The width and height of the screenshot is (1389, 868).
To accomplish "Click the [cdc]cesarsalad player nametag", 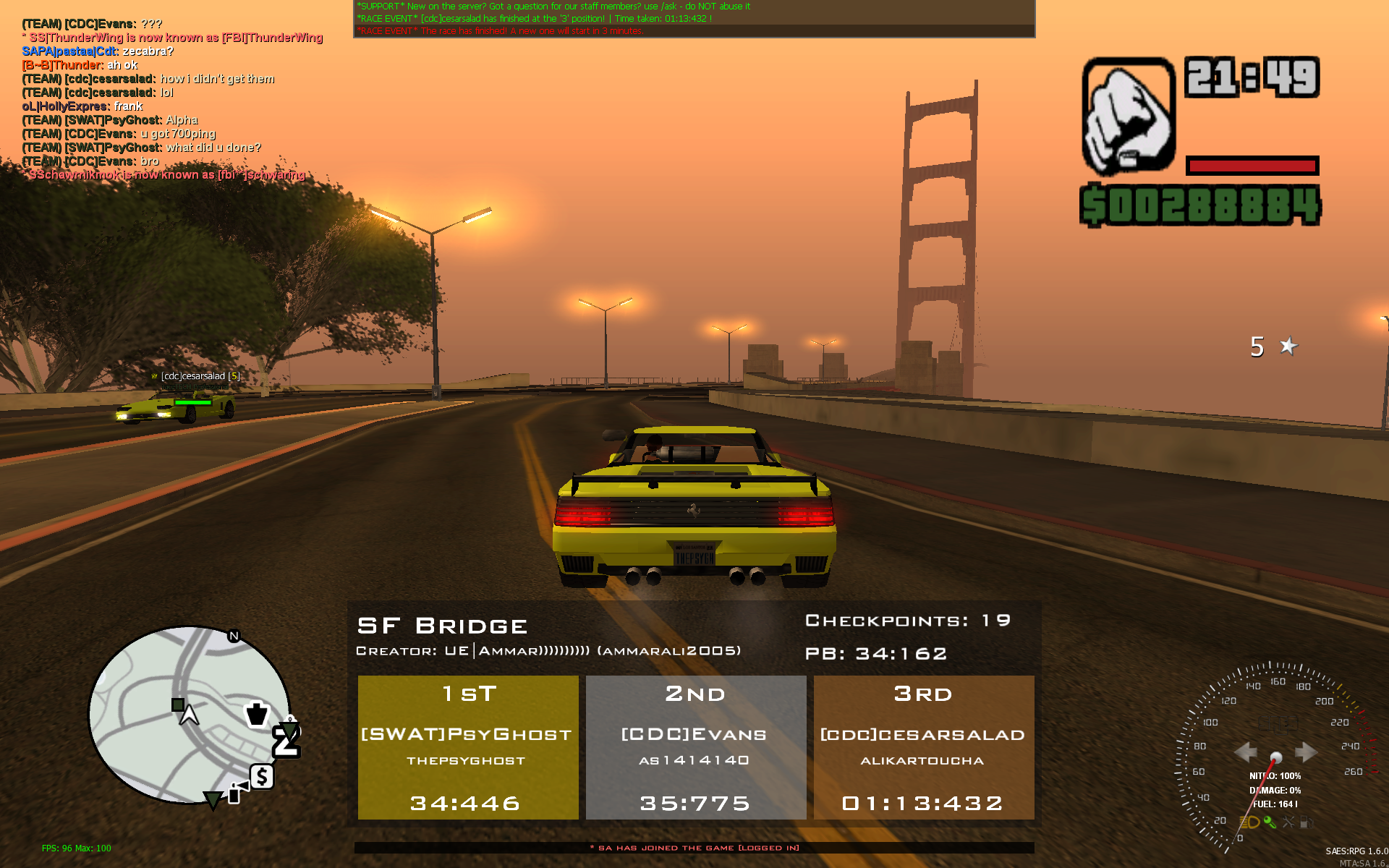I will [x=200, y=376].
